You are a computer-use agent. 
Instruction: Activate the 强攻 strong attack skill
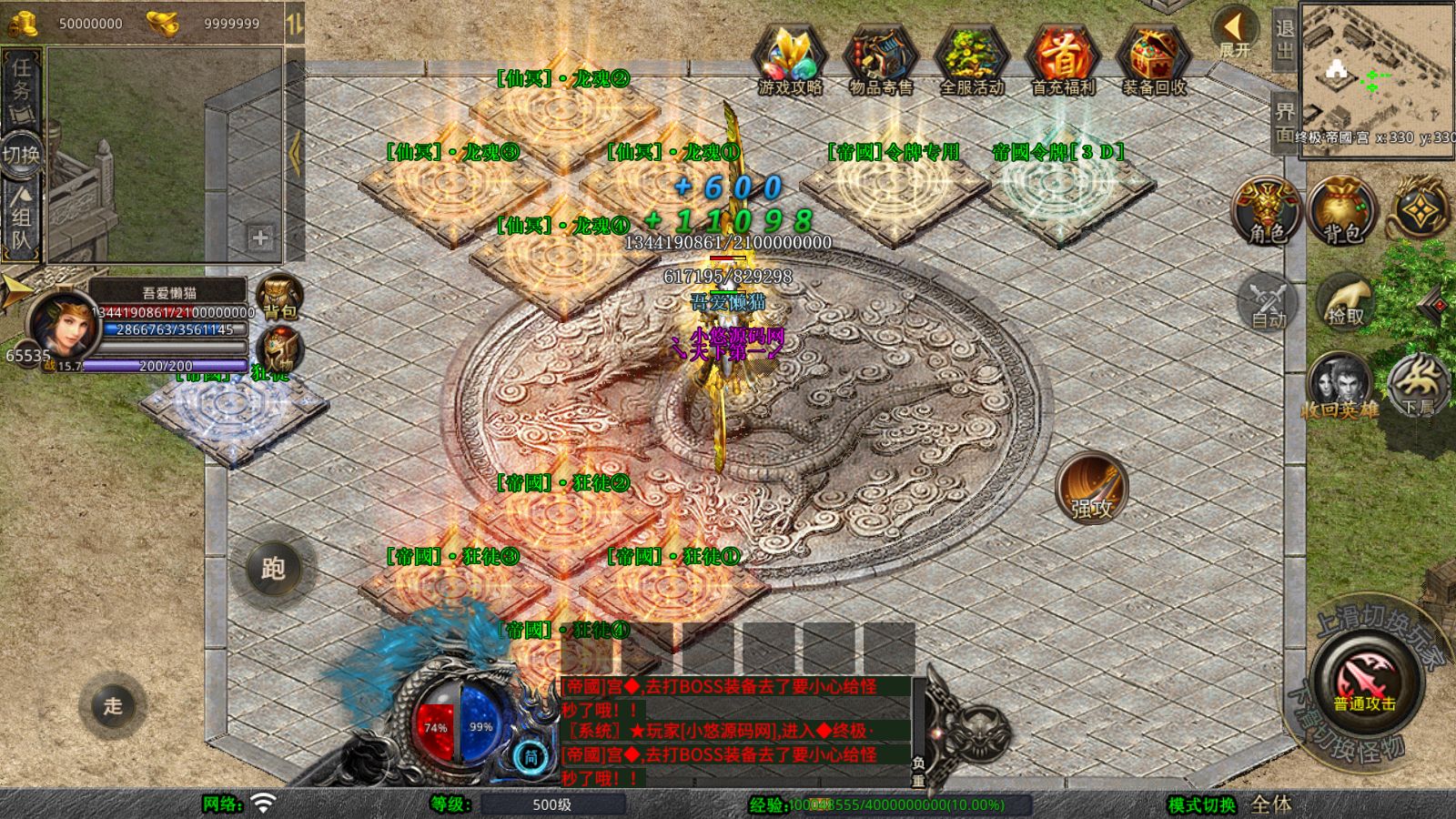click(x=1092, y=487)
